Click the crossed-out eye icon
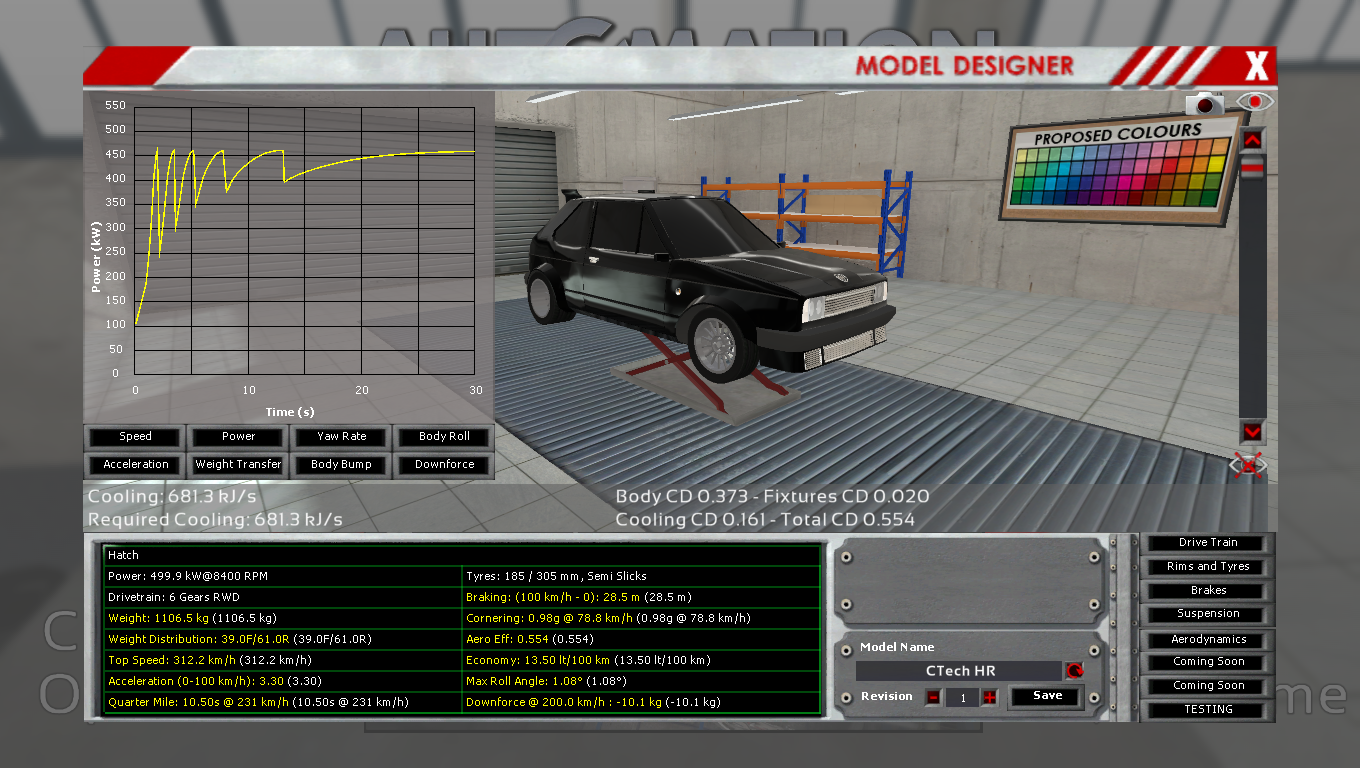The width and height of the screenshot is (1360, 768). point(1247,464)
